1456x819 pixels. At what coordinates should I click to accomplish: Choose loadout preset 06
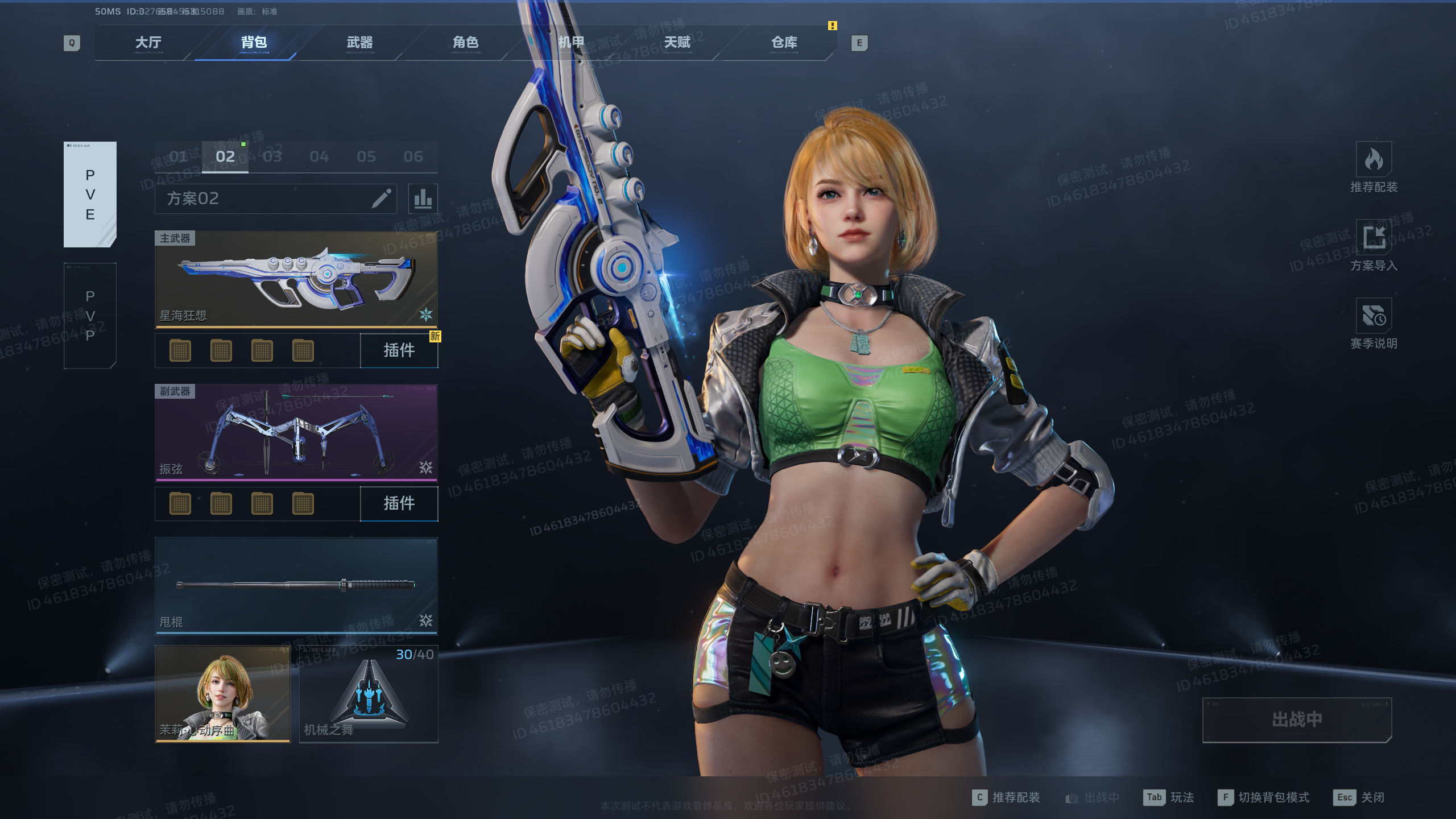pos(413,156)
